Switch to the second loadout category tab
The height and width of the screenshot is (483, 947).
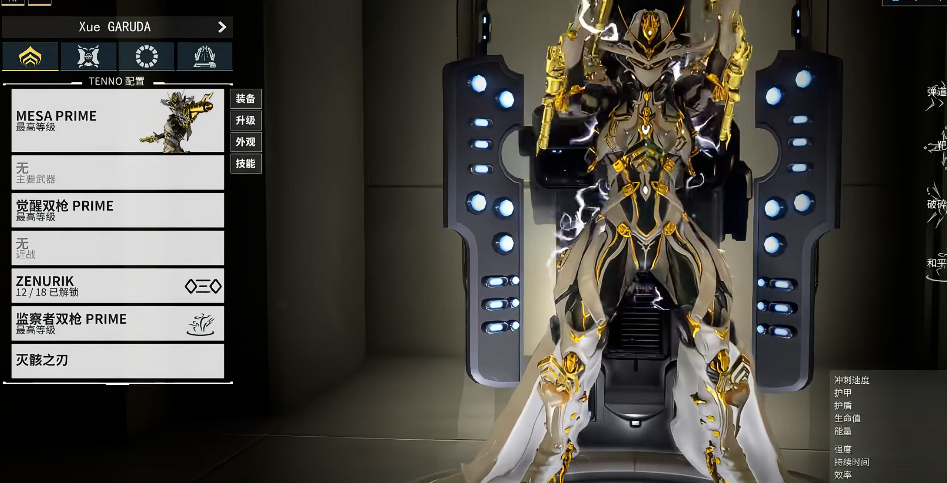(89, 56)
